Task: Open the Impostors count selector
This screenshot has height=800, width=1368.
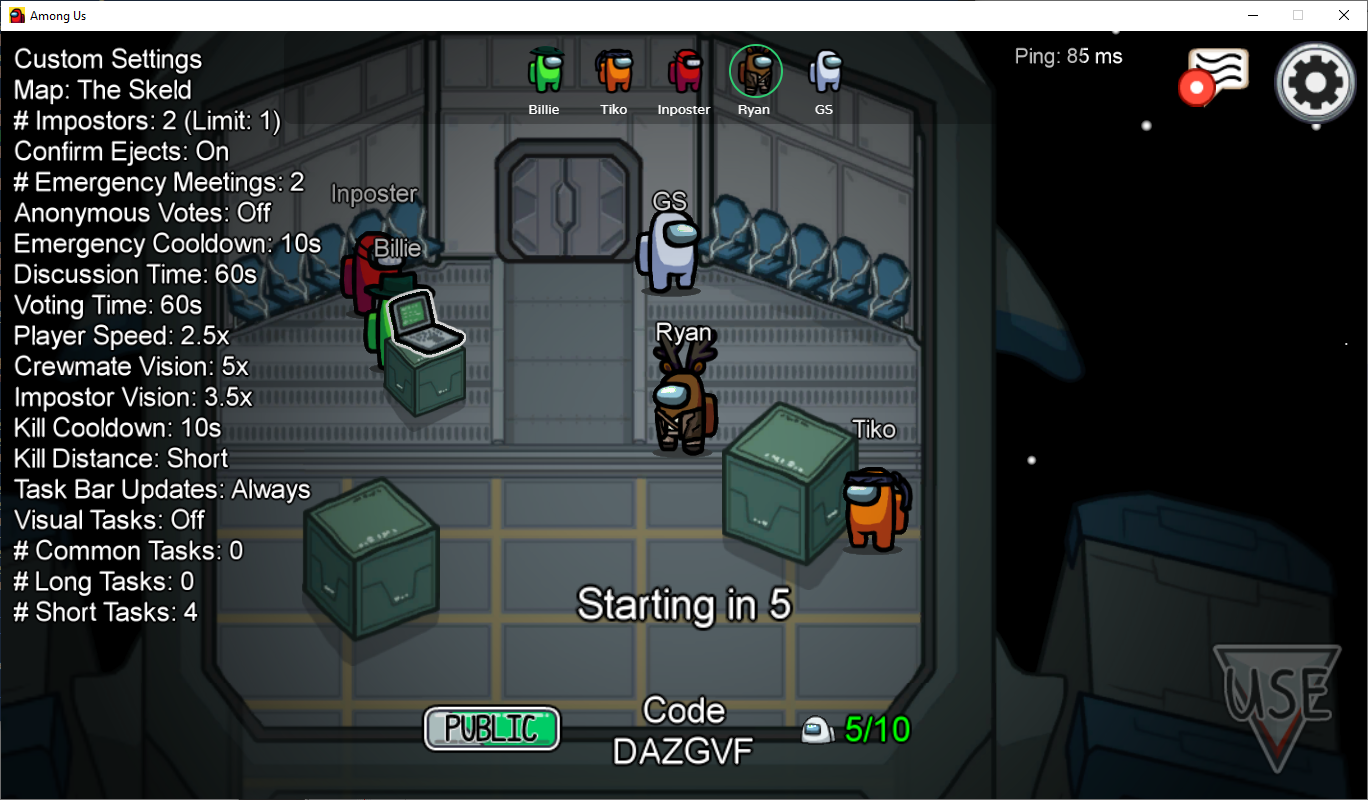Action: pyautogui.click(x=147, y=120)
